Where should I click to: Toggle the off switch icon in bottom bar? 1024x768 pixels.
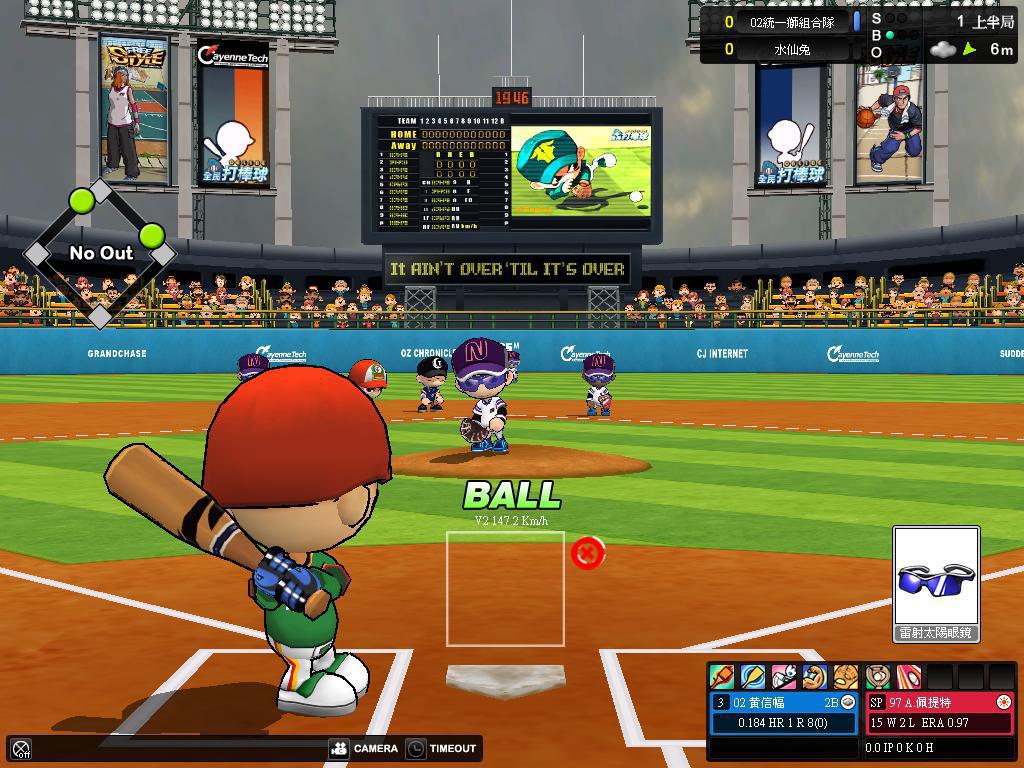pyautogui.click(x=21, y=748)
